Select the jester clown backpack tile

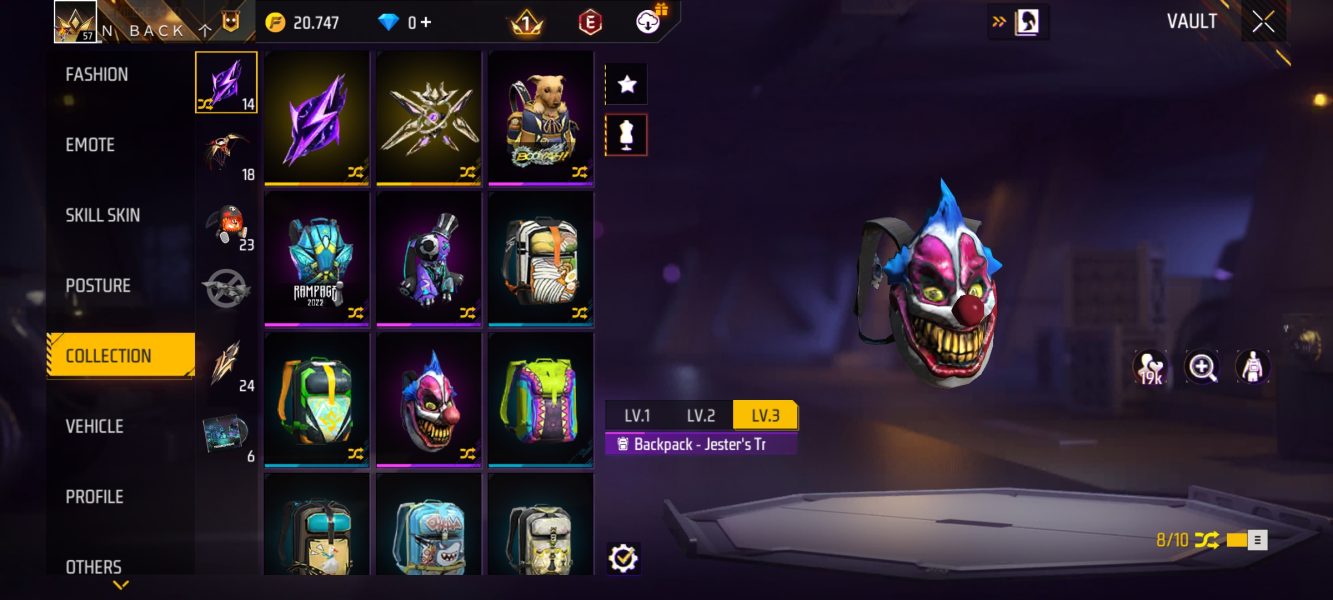pos(429,400)
